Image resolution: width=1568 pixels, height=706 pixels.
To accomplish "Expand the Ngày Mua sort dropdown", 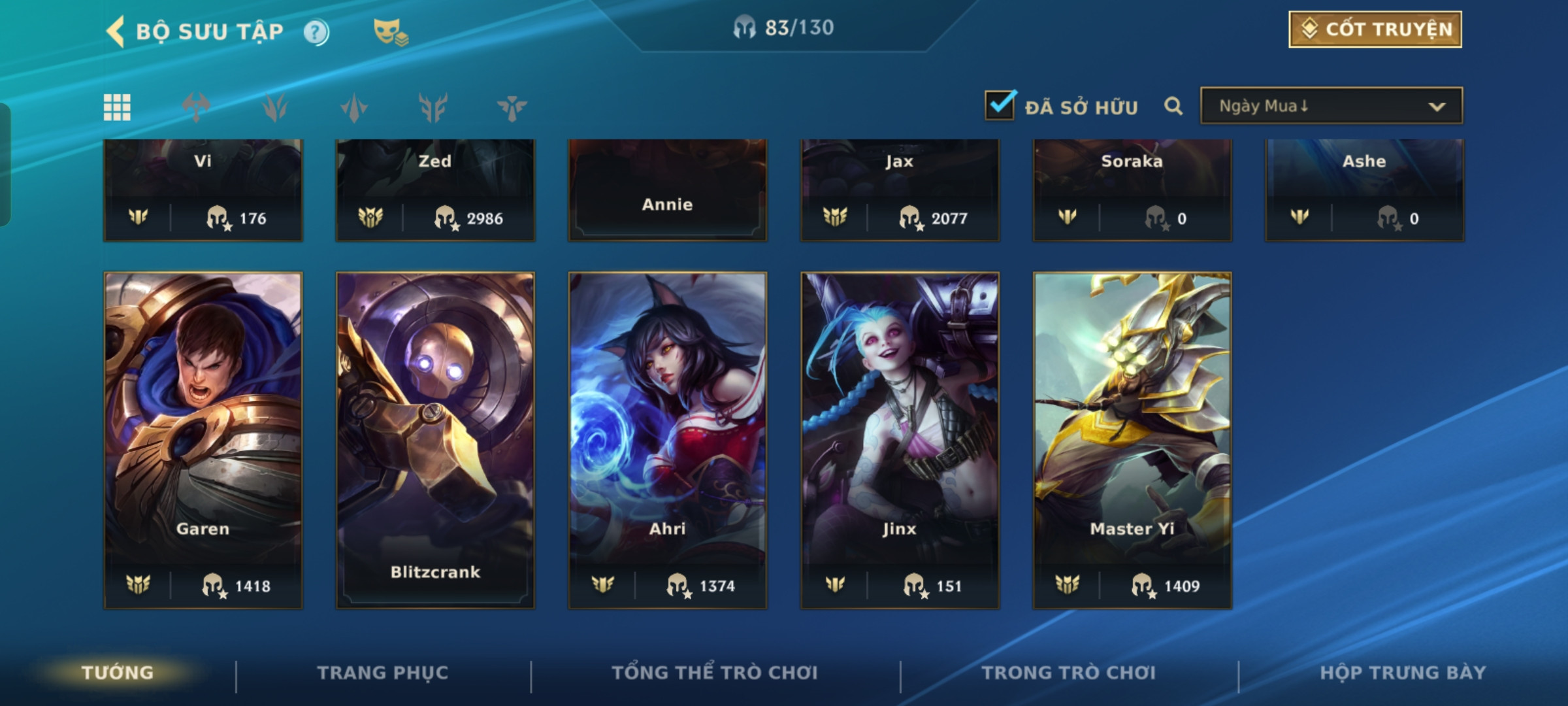I will click(1331, 106).
